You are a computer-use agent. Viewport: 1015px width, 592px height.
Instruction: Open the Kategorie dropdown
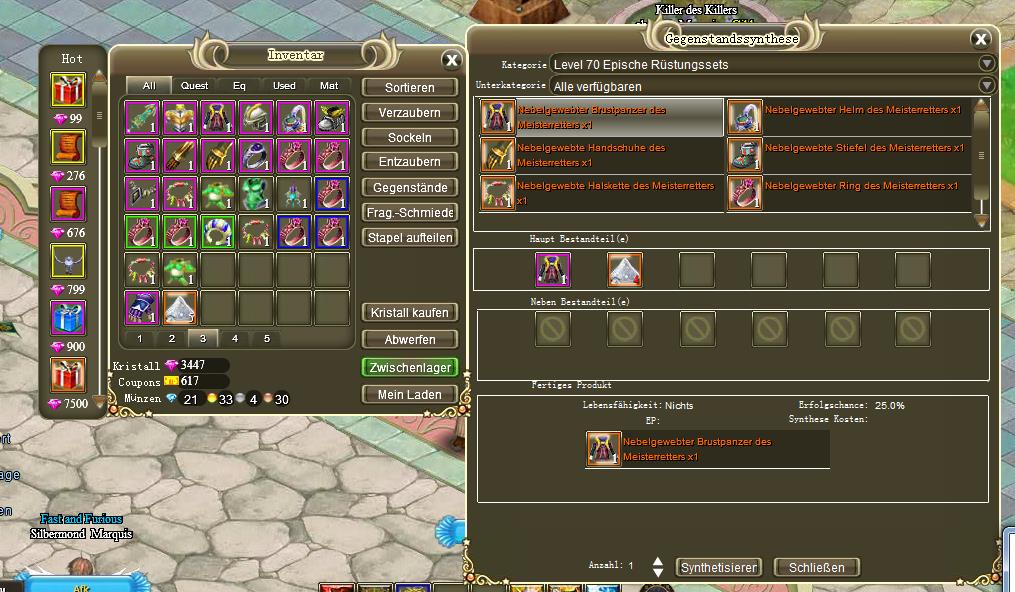click(x=987, y=64)
